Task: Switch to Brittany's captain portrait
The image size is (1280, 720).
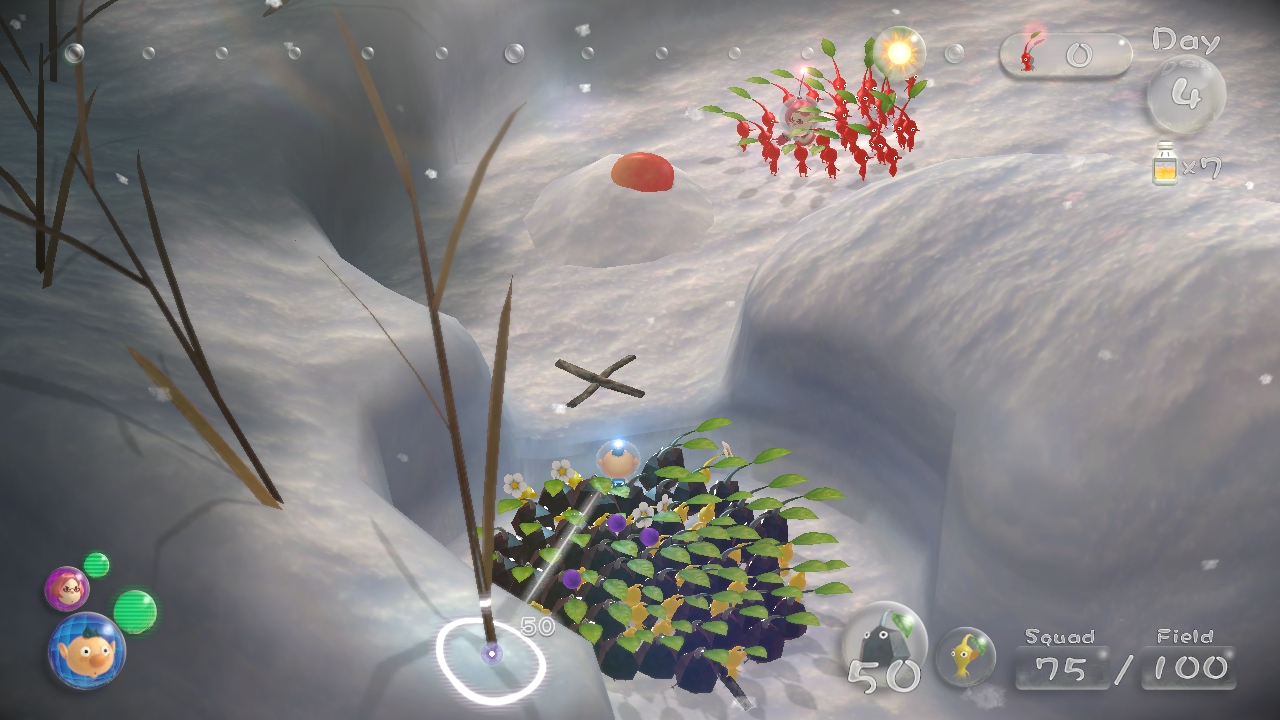Action: click(x=66, y=589)
